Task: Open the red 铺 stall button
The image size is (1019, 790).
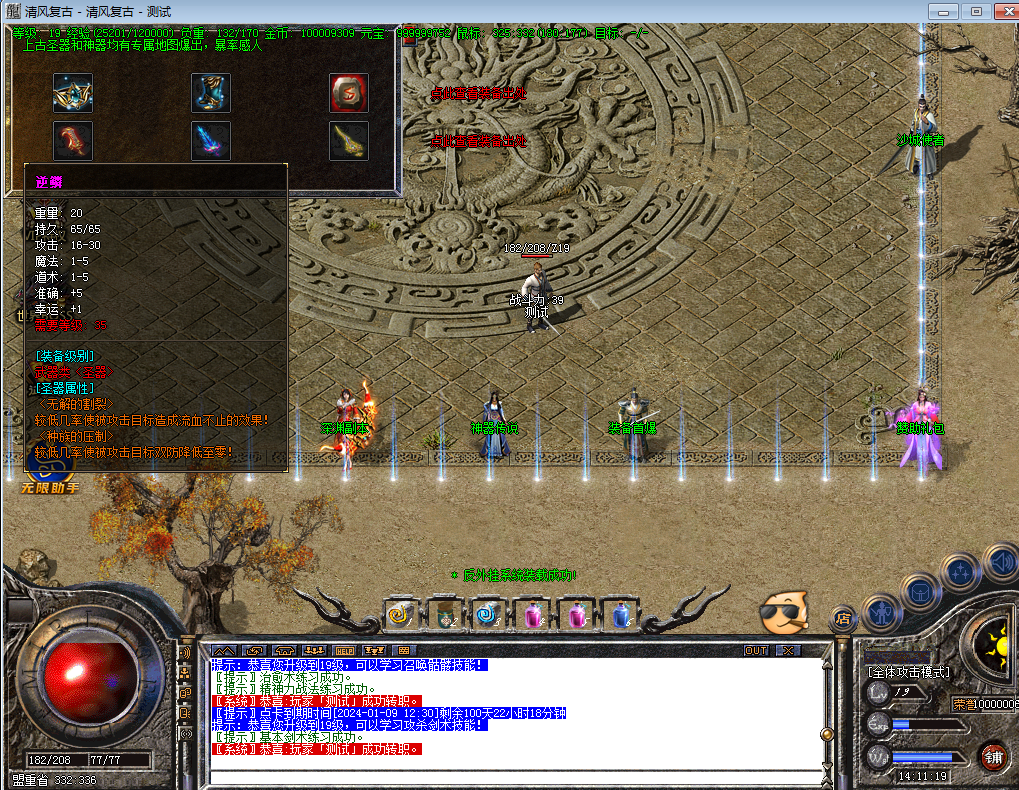Action: [993, 756]
